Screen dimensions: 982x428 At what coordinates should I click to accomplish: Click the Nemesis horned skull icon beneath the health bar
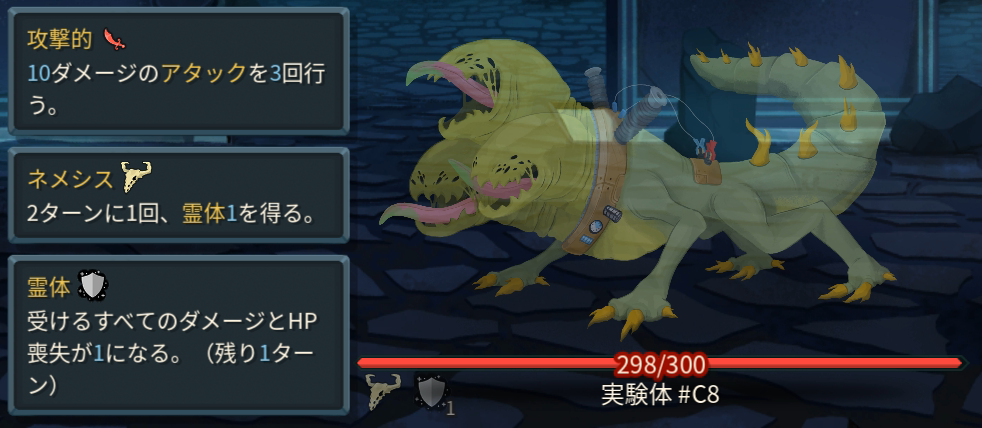click(x=385, y=392)
